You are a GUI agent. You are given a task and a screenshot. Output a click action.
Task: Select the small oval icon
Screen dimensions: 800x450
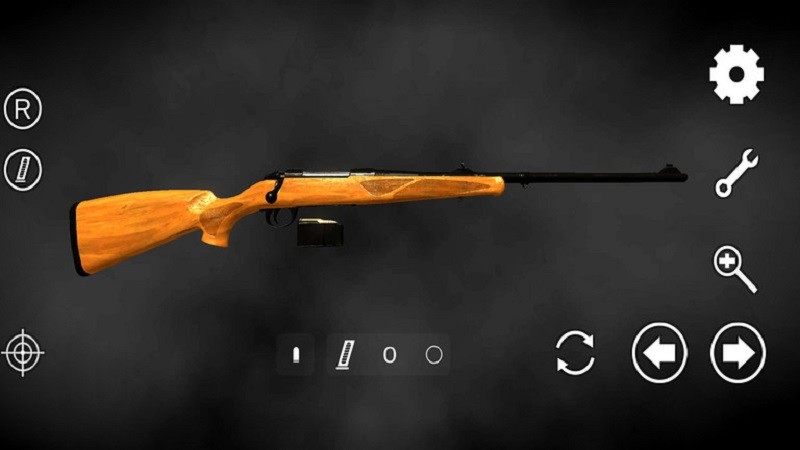pos(390,354)
